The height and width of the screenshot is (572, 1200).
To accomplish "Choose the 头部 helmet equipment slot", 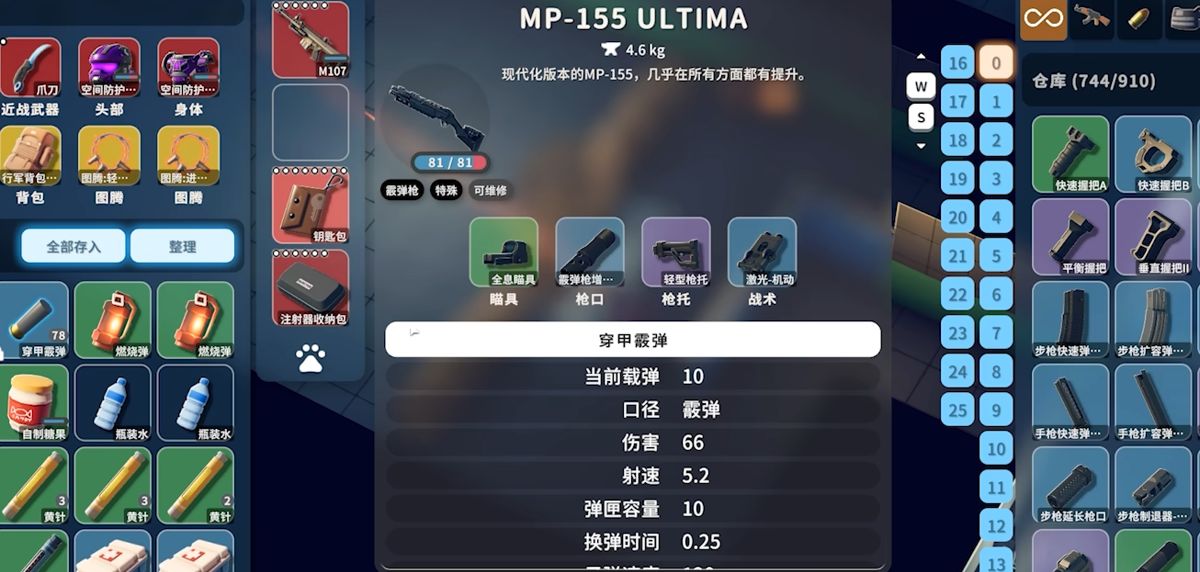I will point(109,70).
